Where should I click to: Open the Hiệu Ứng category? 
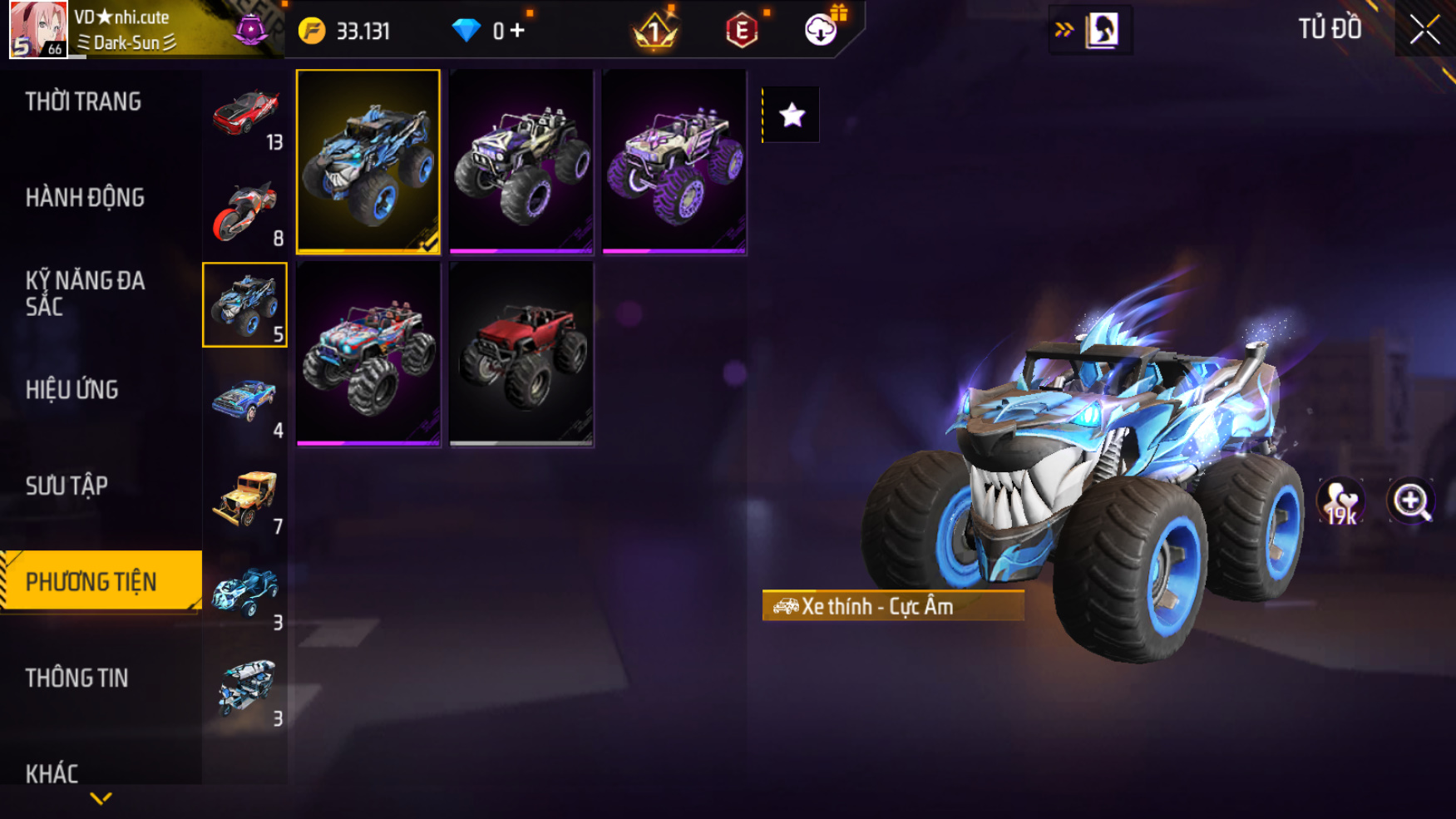pyautogui.click(x=72, y=389)
